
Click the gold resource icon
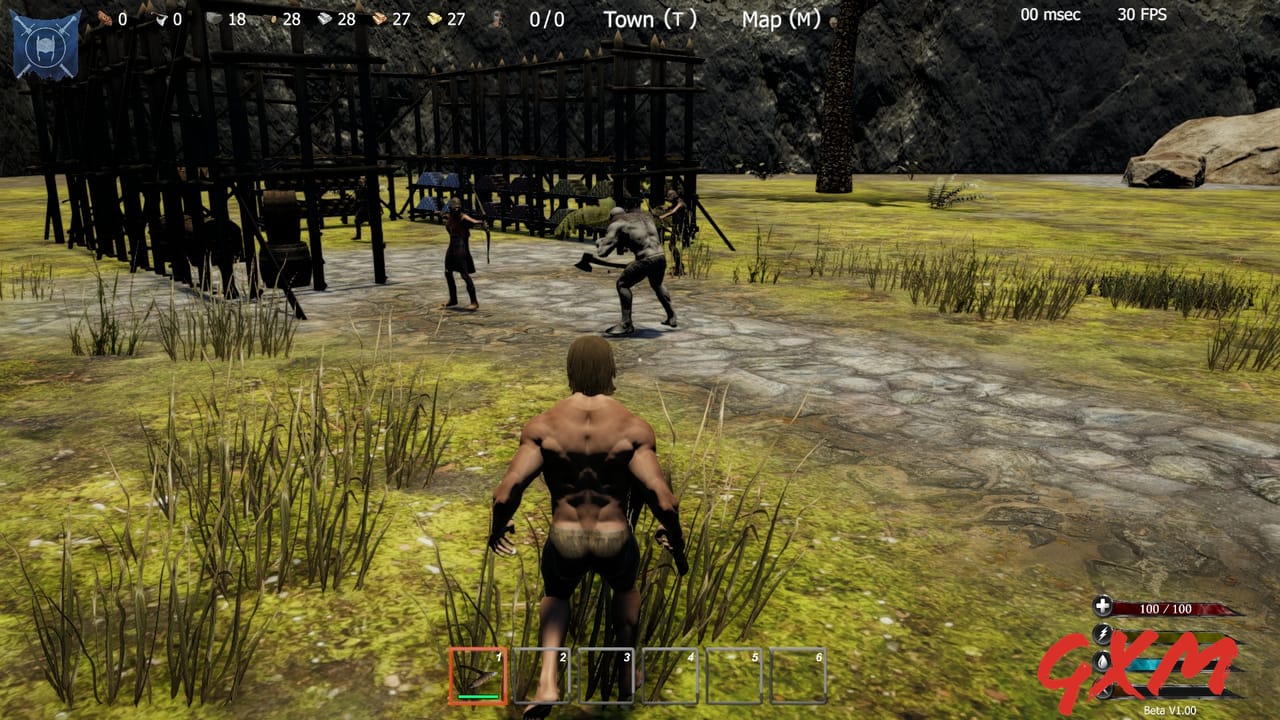click(434, 17)
